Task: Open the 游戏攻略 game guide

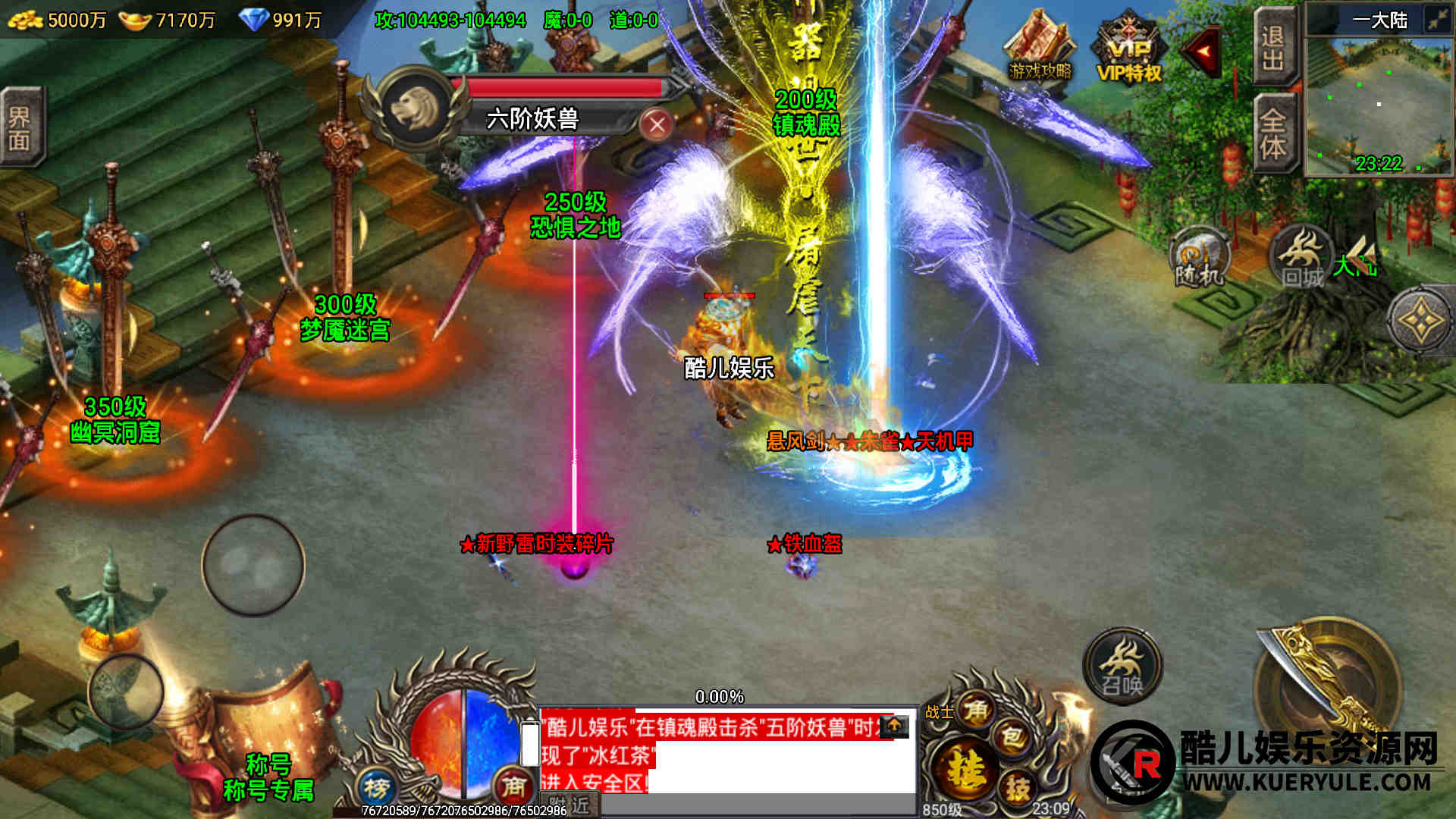Action: pyautogui.click(x=1039, y=47)
